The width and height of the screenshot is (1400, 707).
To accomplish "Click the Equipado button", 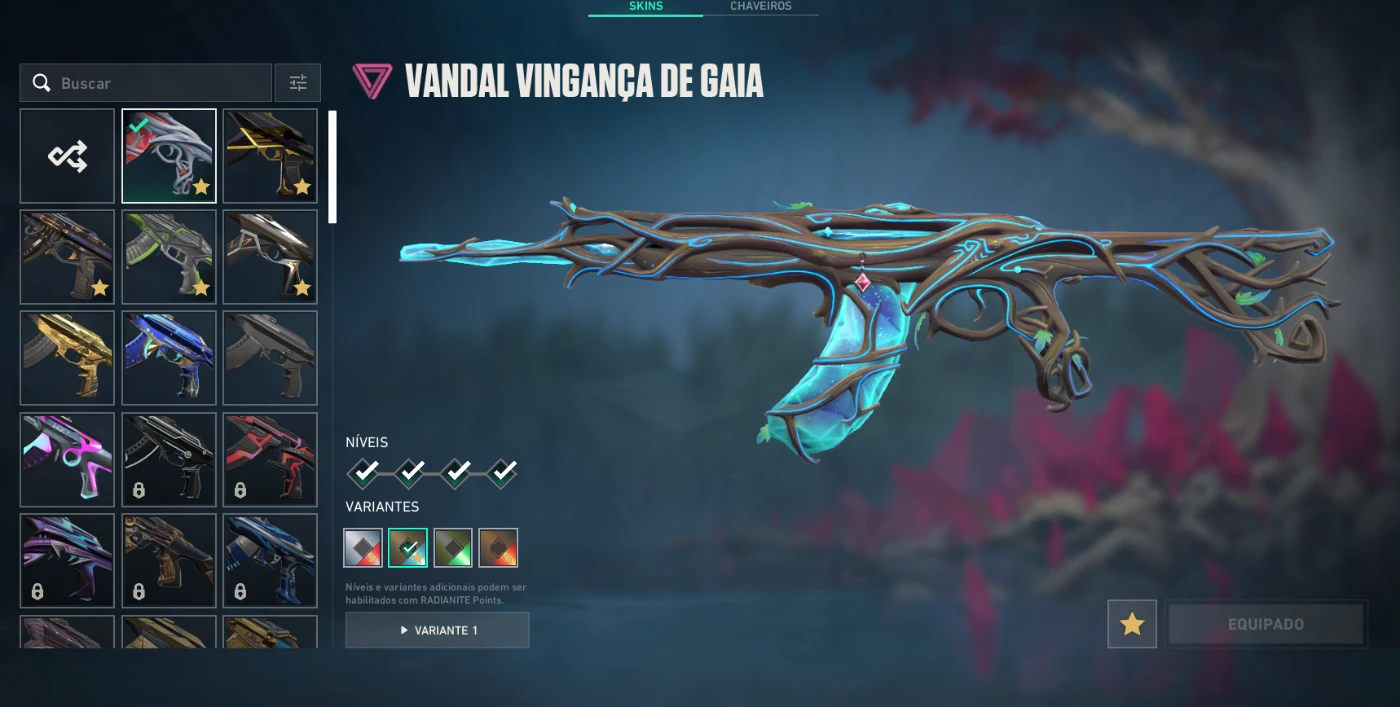I will [1265, 624].
